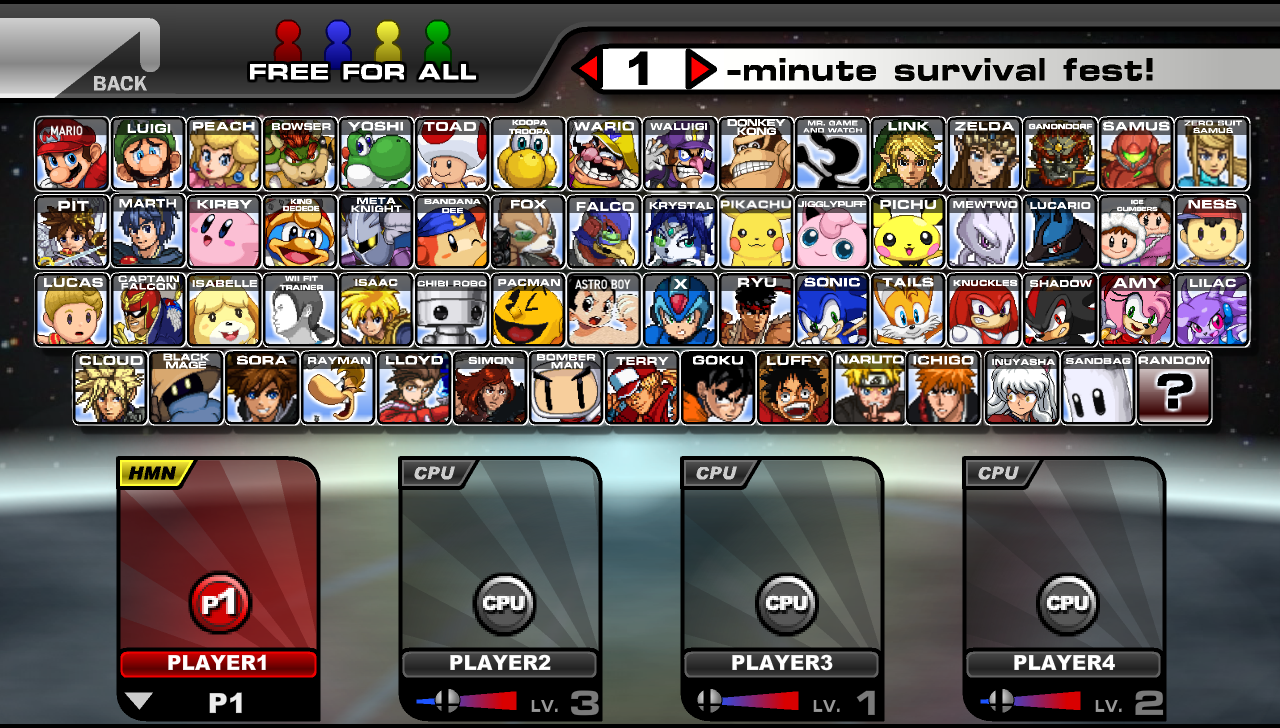Pick Pacman from the roster
Image resolution: width=1280 pixels, height=728 pixels.
[x=528, y=307]
